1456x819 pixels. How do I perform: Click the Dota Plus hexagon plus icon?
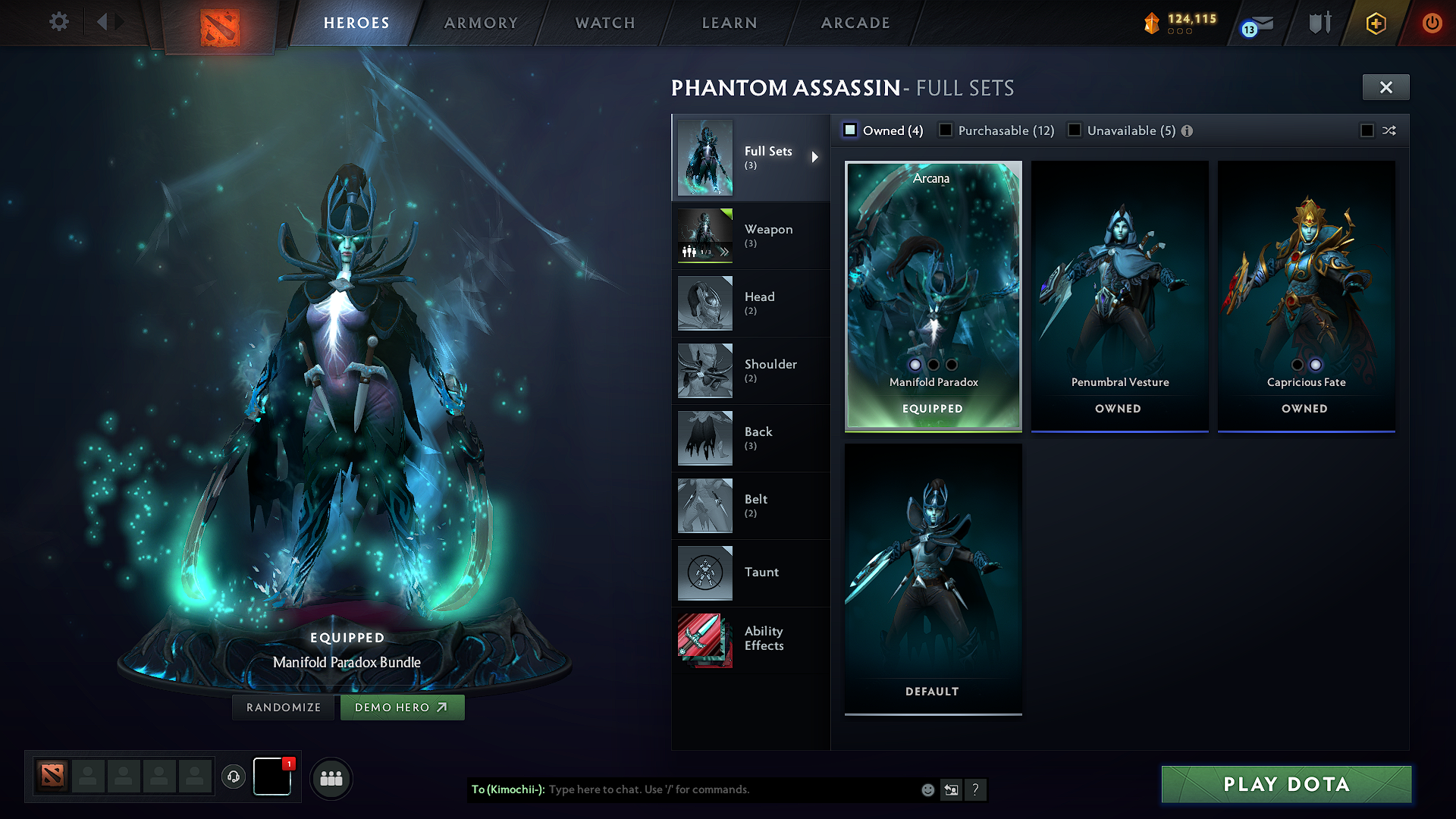pos(1375,22)
